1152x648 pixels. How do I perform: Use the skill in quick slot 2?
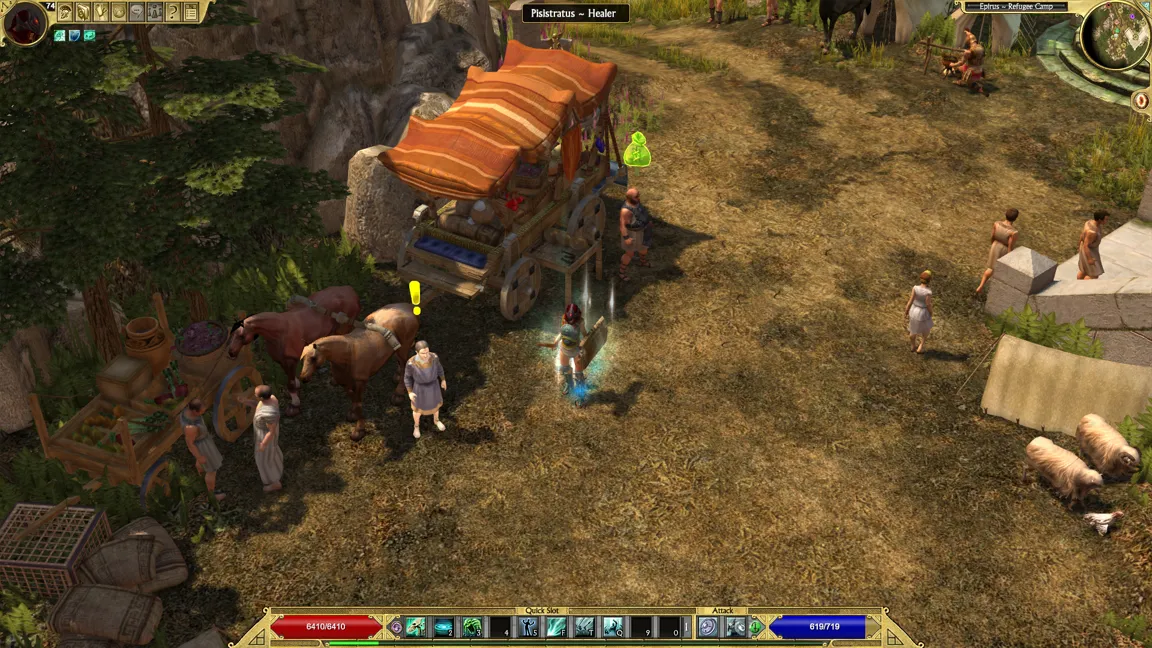coord(444,627)
